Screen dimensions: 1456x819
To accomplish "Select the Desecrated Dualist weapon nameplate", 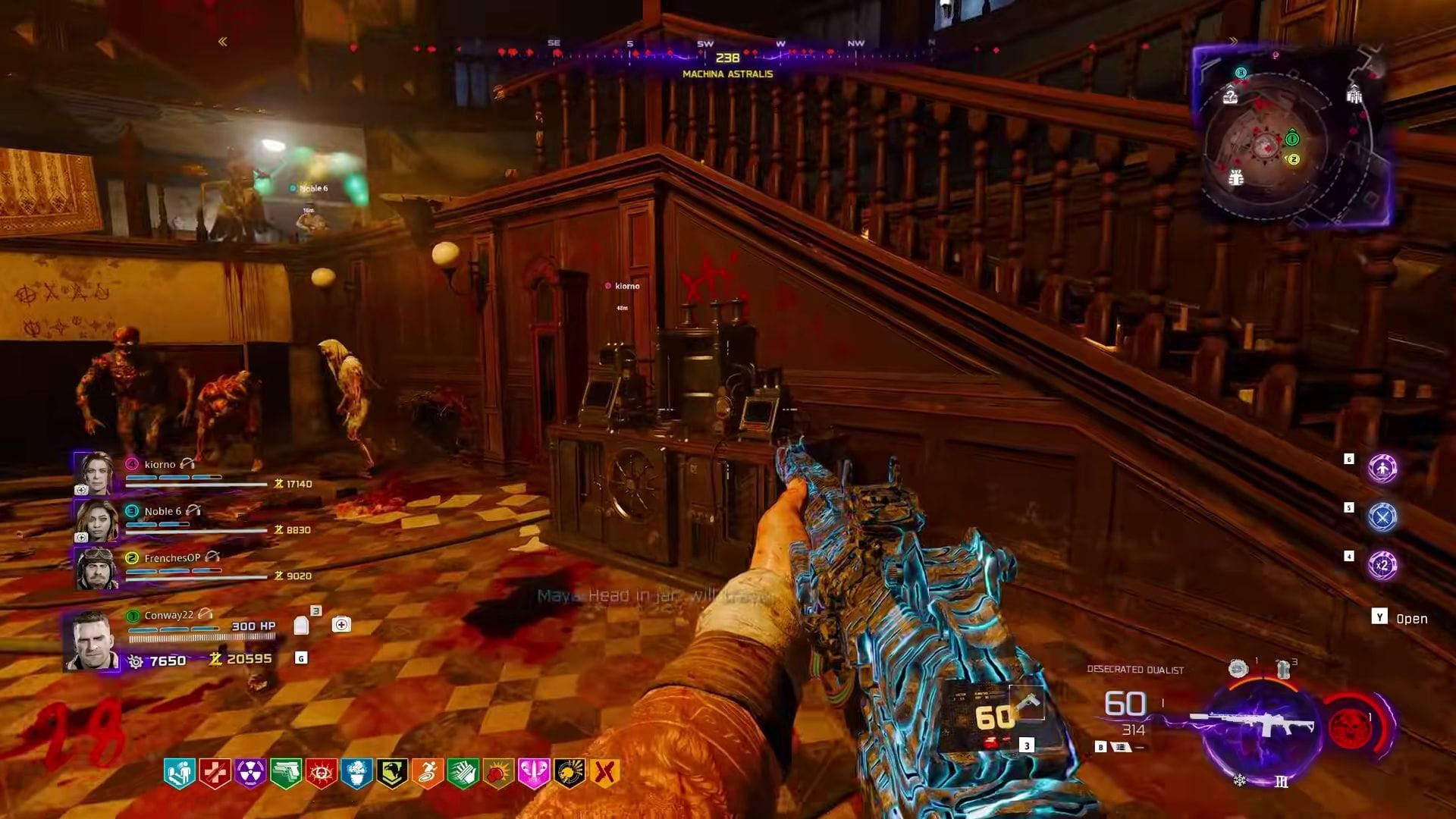I will coord(1134,670).
